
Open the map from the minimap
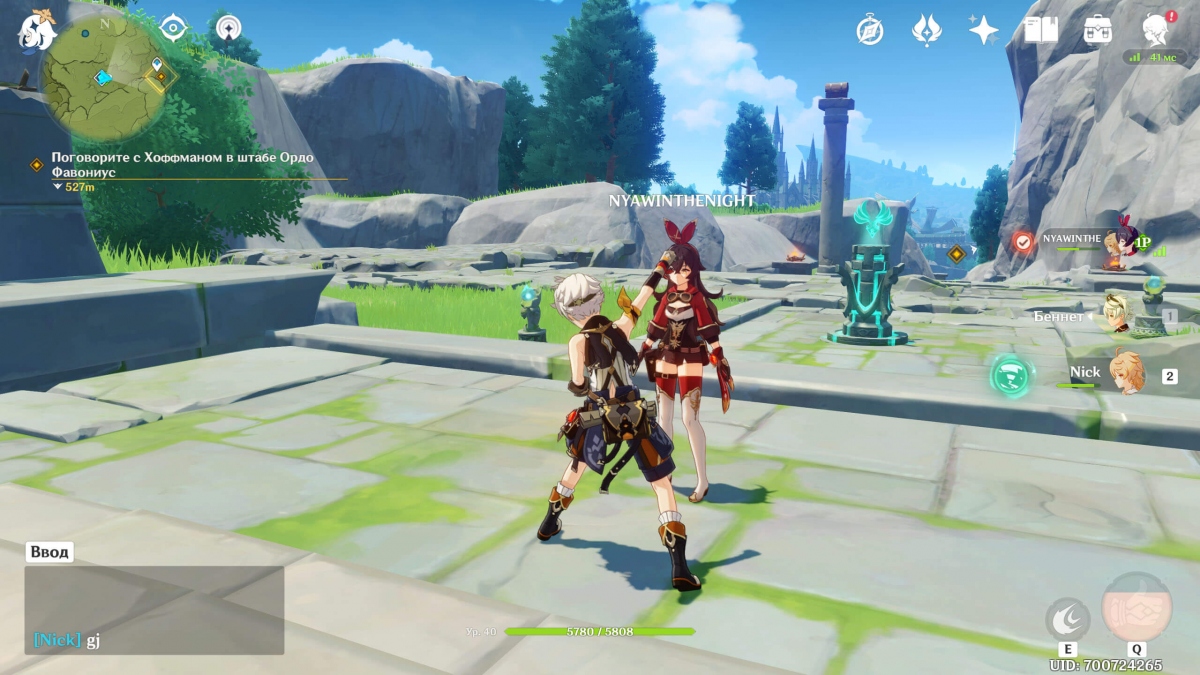tap(103, 78)
